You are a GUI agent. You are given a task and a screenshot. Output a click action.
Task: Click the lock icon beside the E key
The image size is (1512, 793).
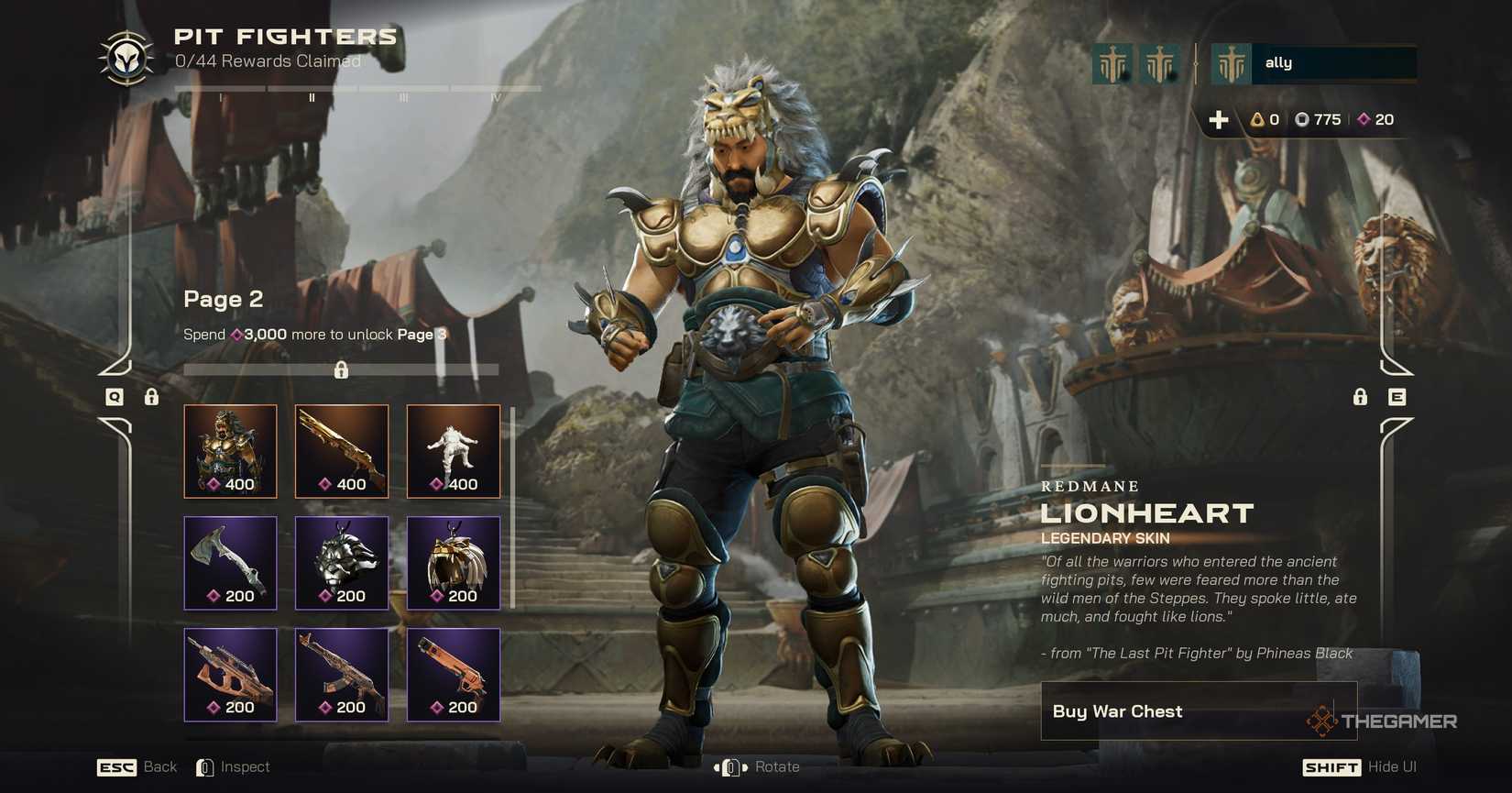click(1360, 398)
